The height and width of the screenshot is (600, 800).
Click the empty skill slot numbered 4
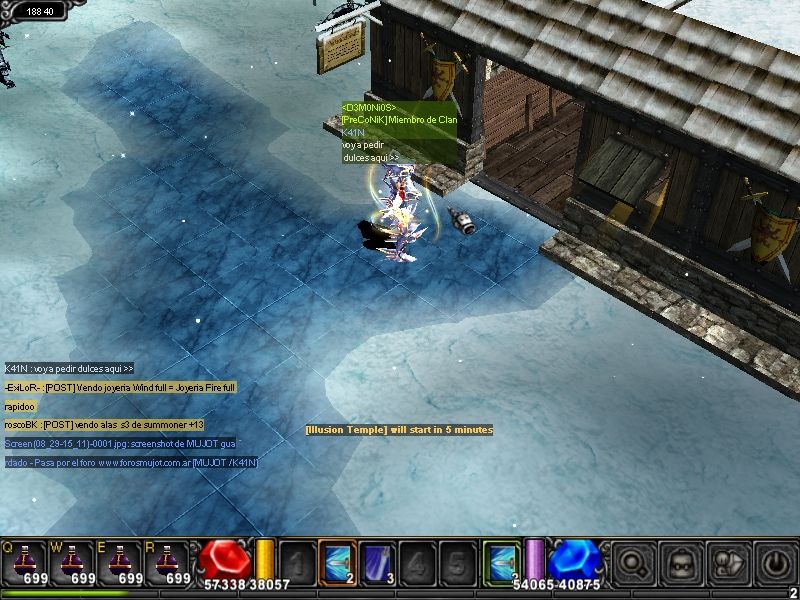point(417,562)
